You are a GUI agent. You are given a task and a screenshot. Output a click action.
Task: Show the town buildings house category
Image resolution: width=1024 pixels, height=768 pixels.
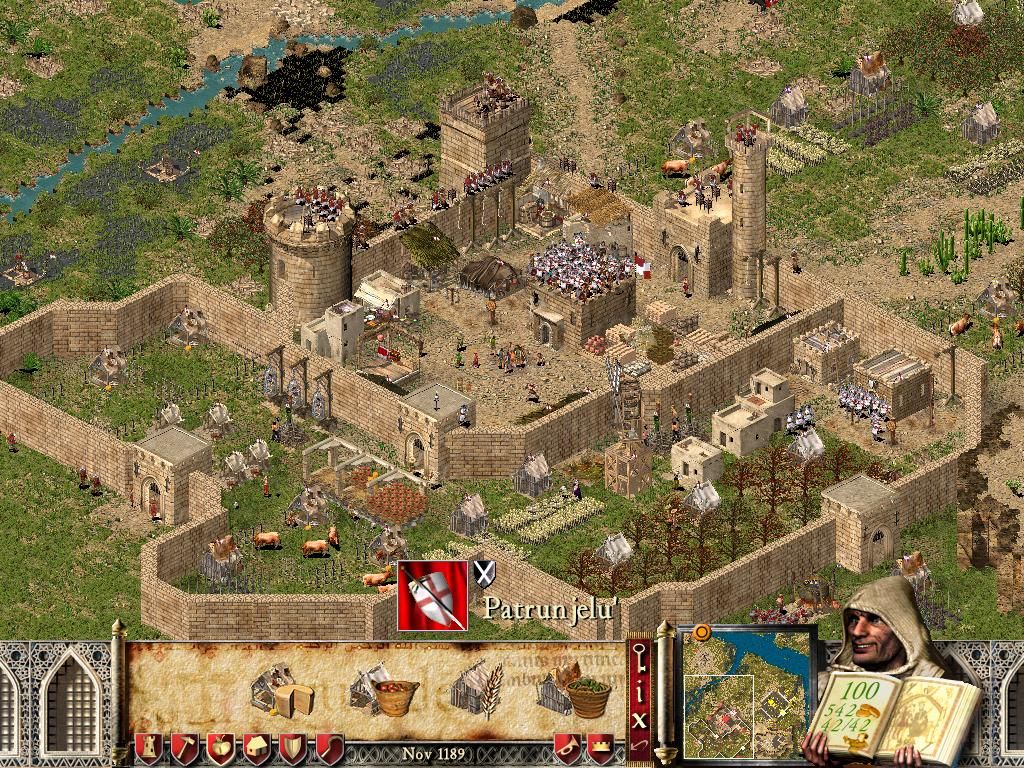[257, 747]
